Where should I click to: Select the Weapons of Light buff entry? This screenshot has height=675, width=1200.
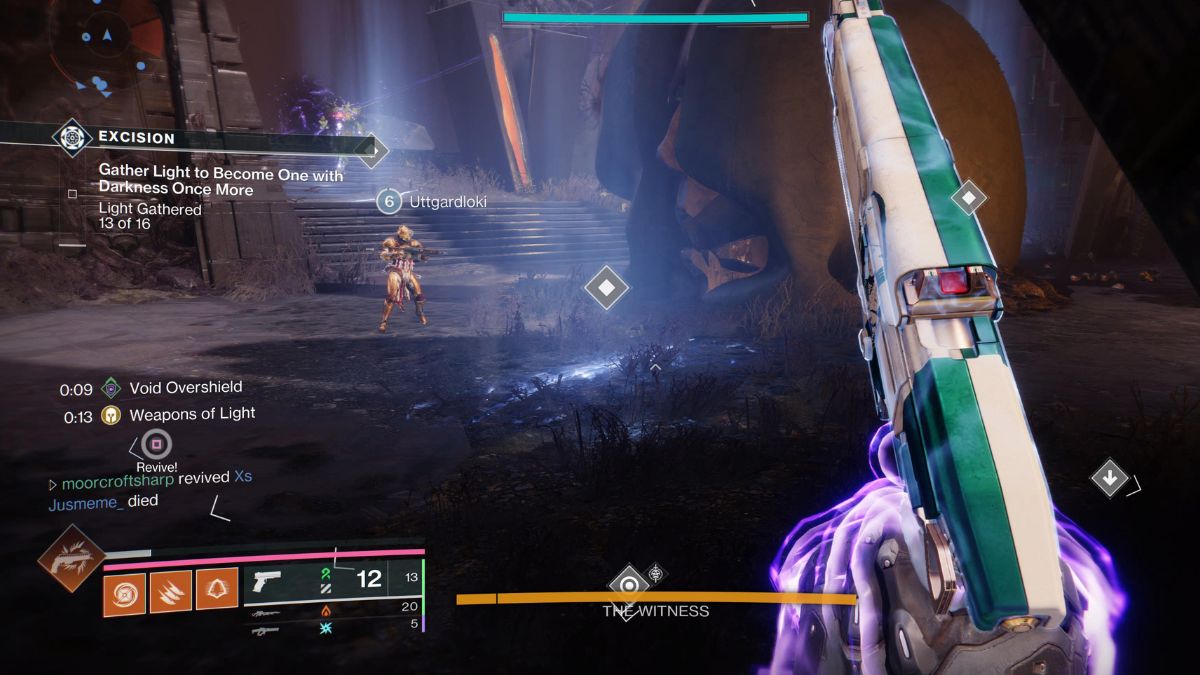click(182, 414)
